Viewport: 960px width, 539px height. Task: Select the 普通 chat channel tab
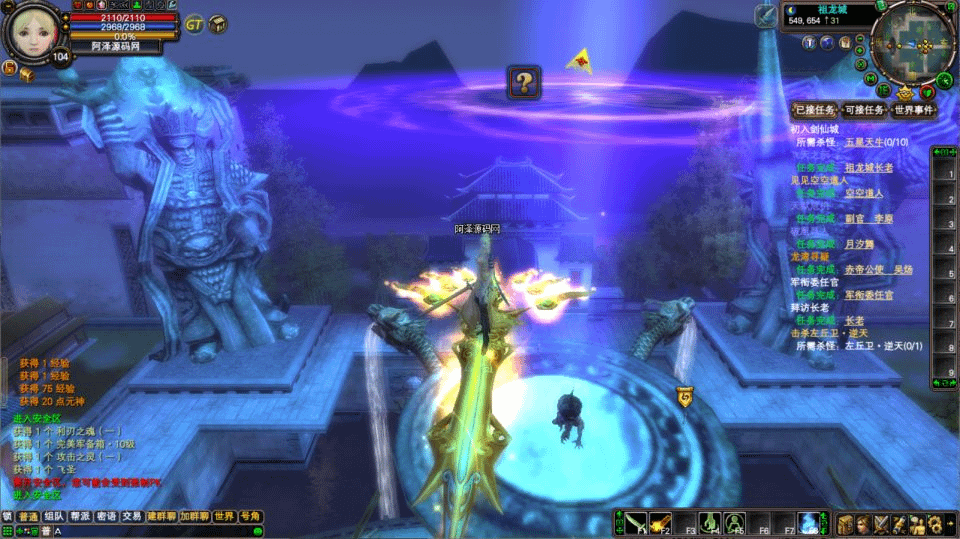[x=28, y=517]
